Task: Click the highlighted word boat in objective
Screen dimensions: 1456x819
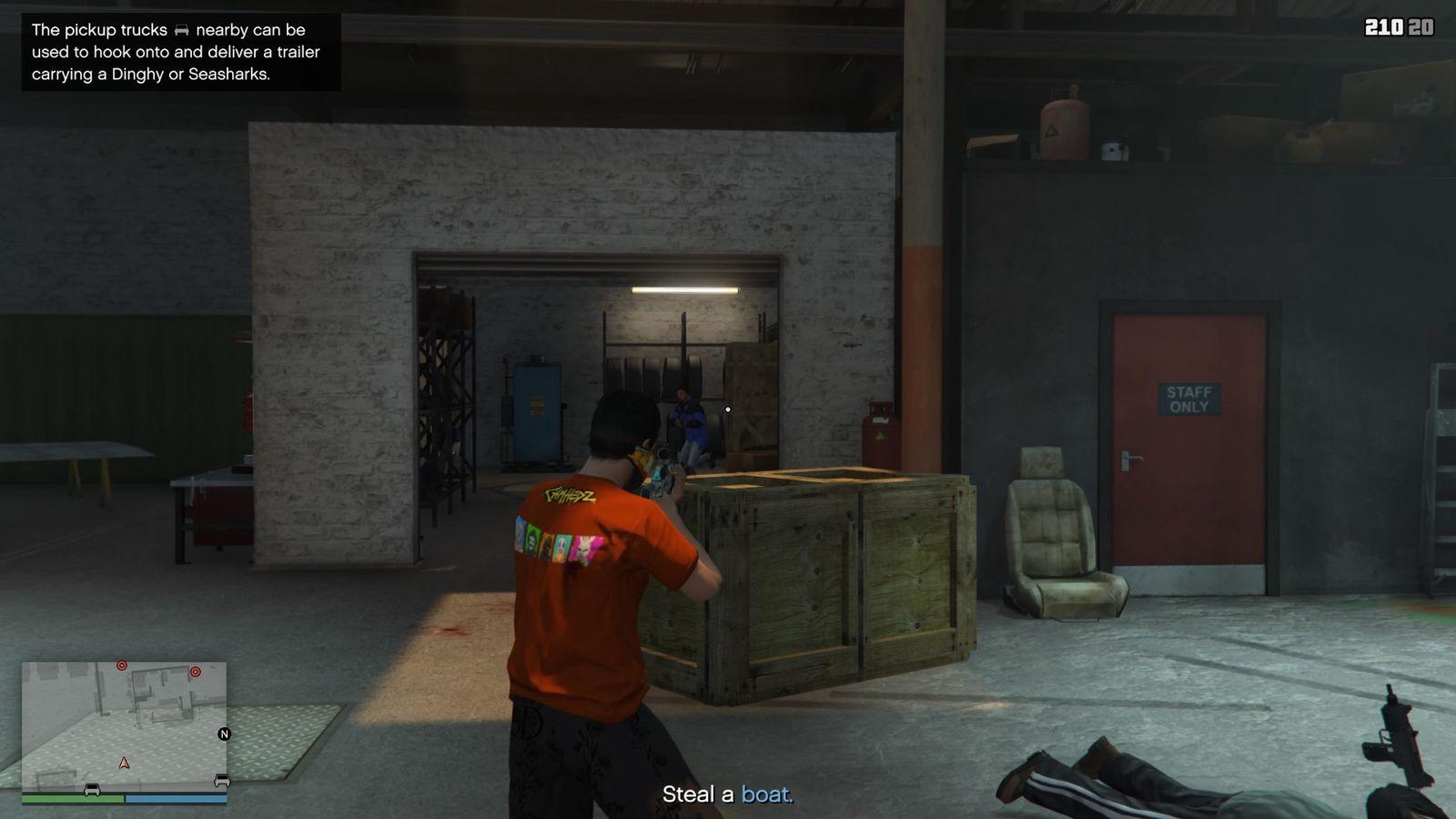Action: [x=766, y=793]
